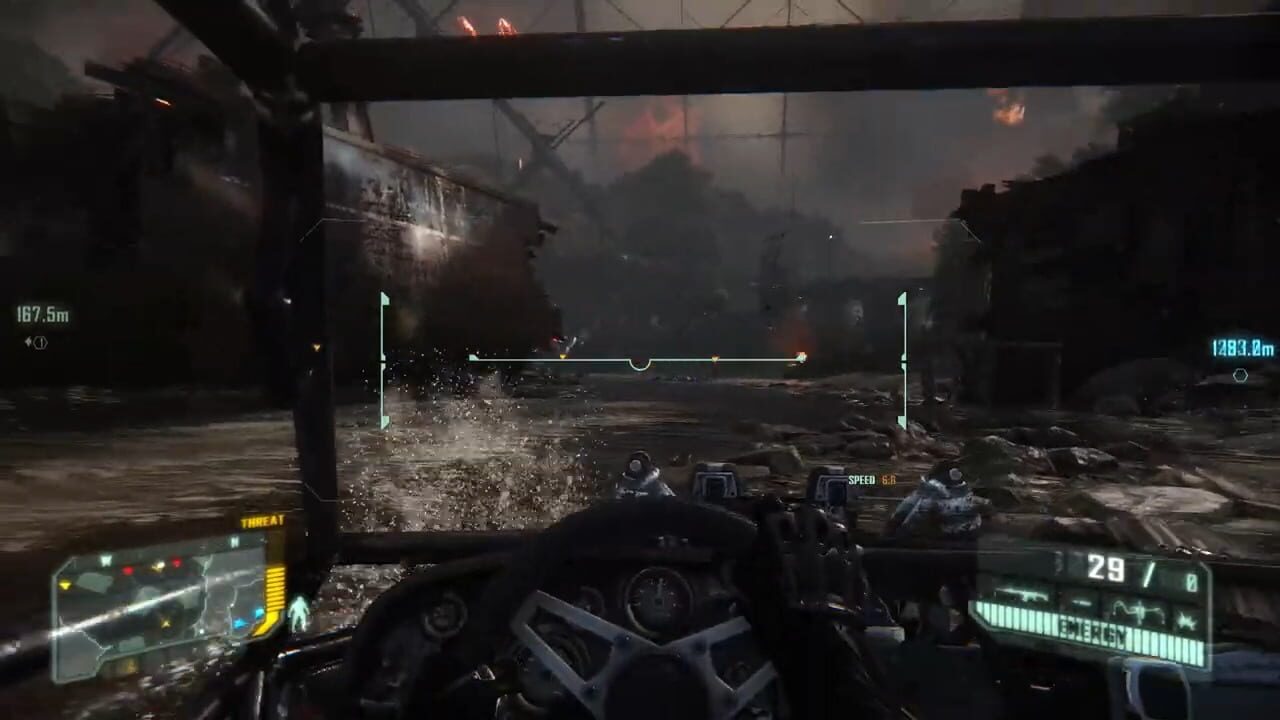This screenshot has height=720, width=1280.
Task: Switch to the SPEED readout display
Action: (870, 481)
